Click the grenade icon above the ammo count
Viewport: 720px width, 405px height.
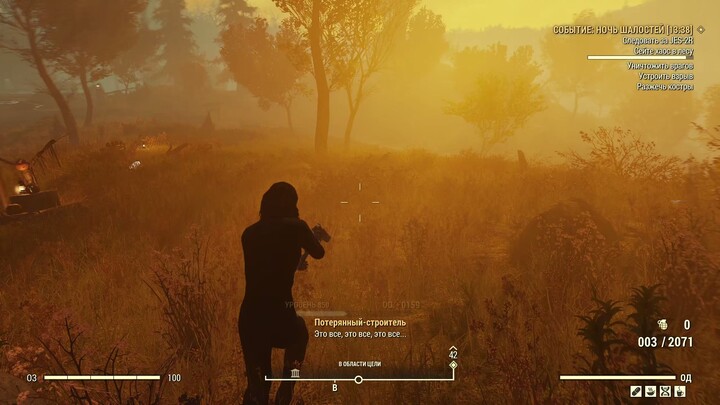point(661,325)
